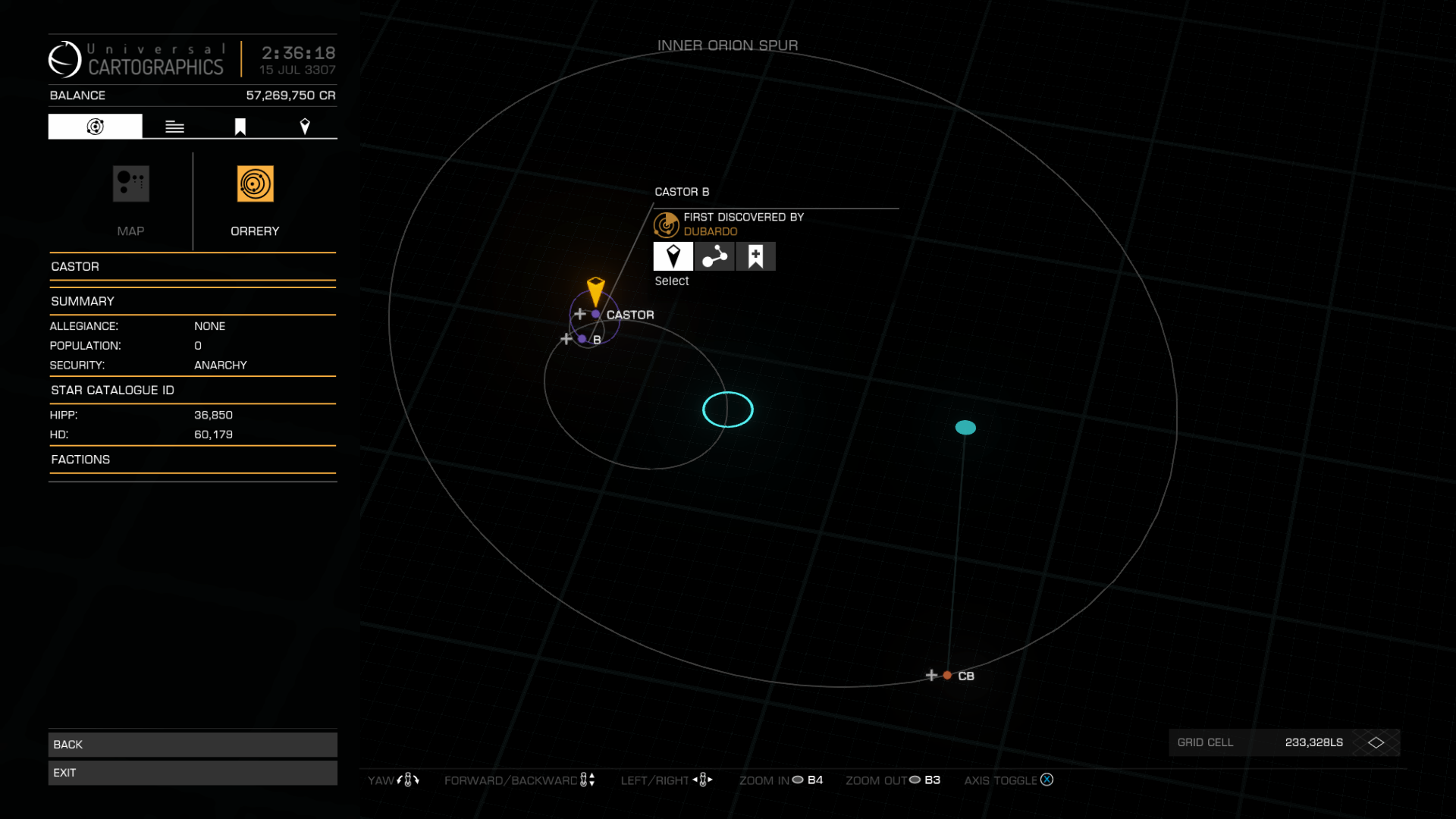Open the Summary section header
1456x819 pixels.
193,301
